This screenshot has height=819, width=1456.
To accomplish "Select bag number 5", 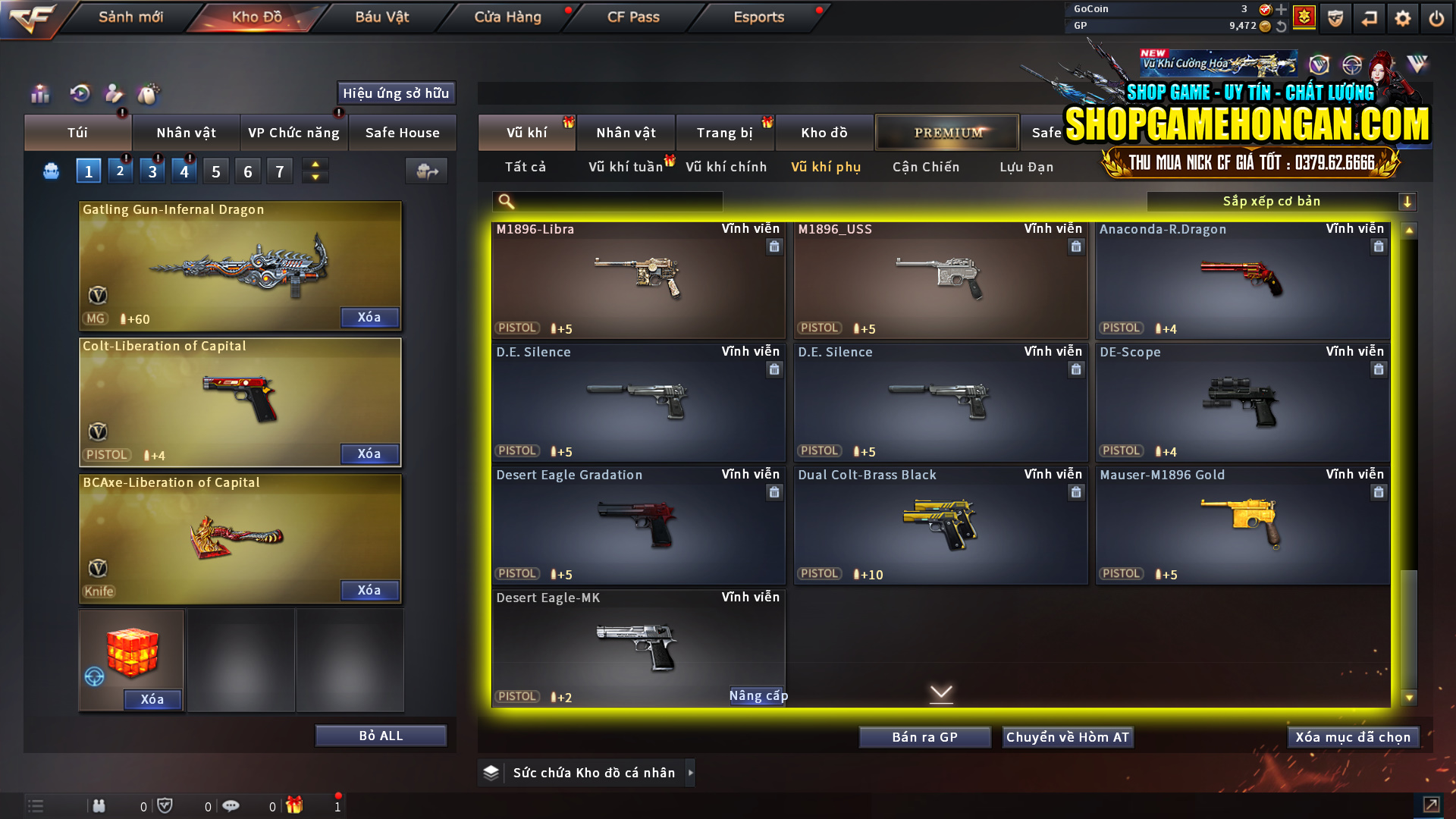I will pos(215,171).
